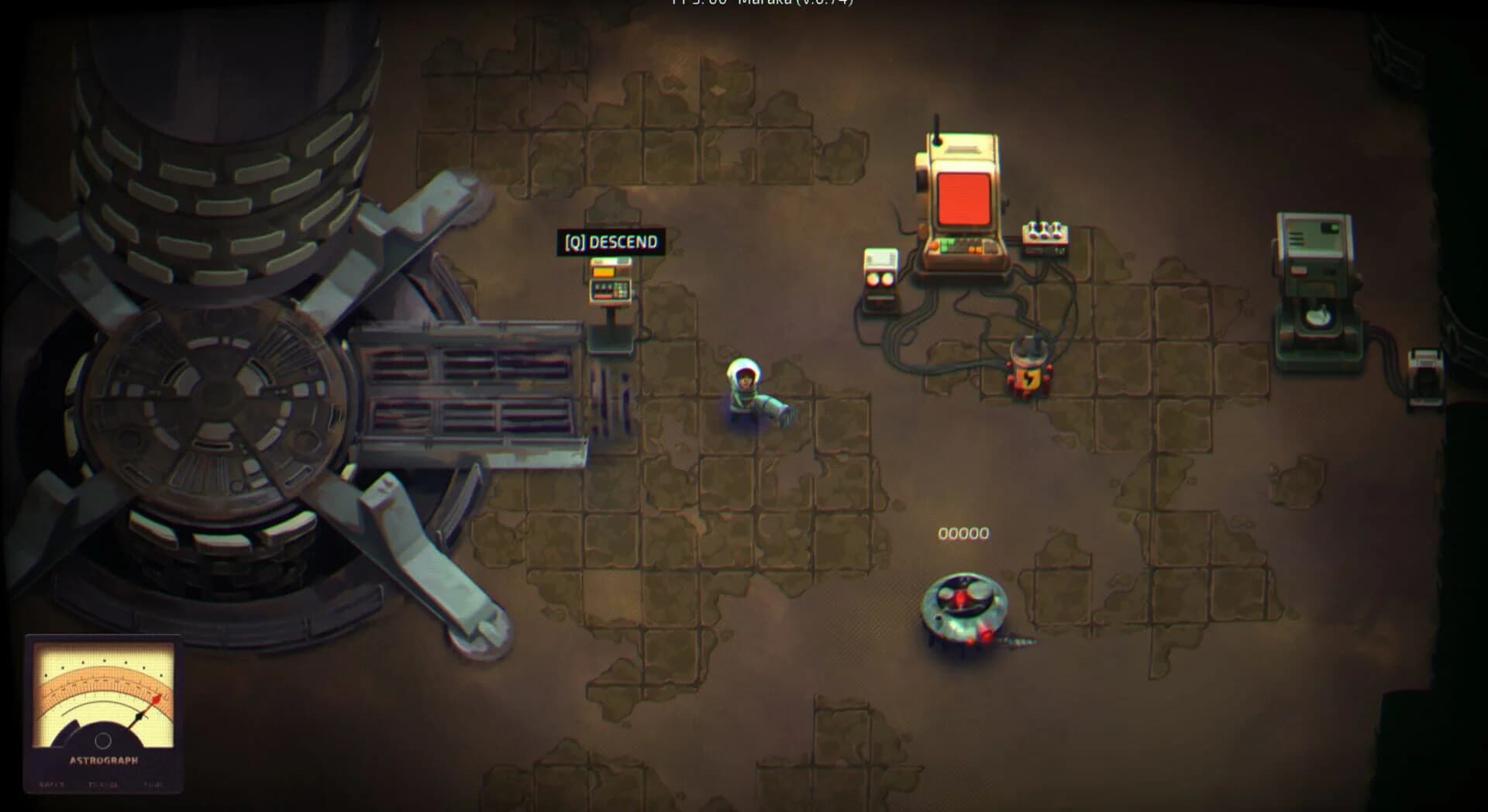Viewport: 1488px width, 812px height.
Task: Activate the [Q] DESCEND prompt
Action: (x=611, y=241)
